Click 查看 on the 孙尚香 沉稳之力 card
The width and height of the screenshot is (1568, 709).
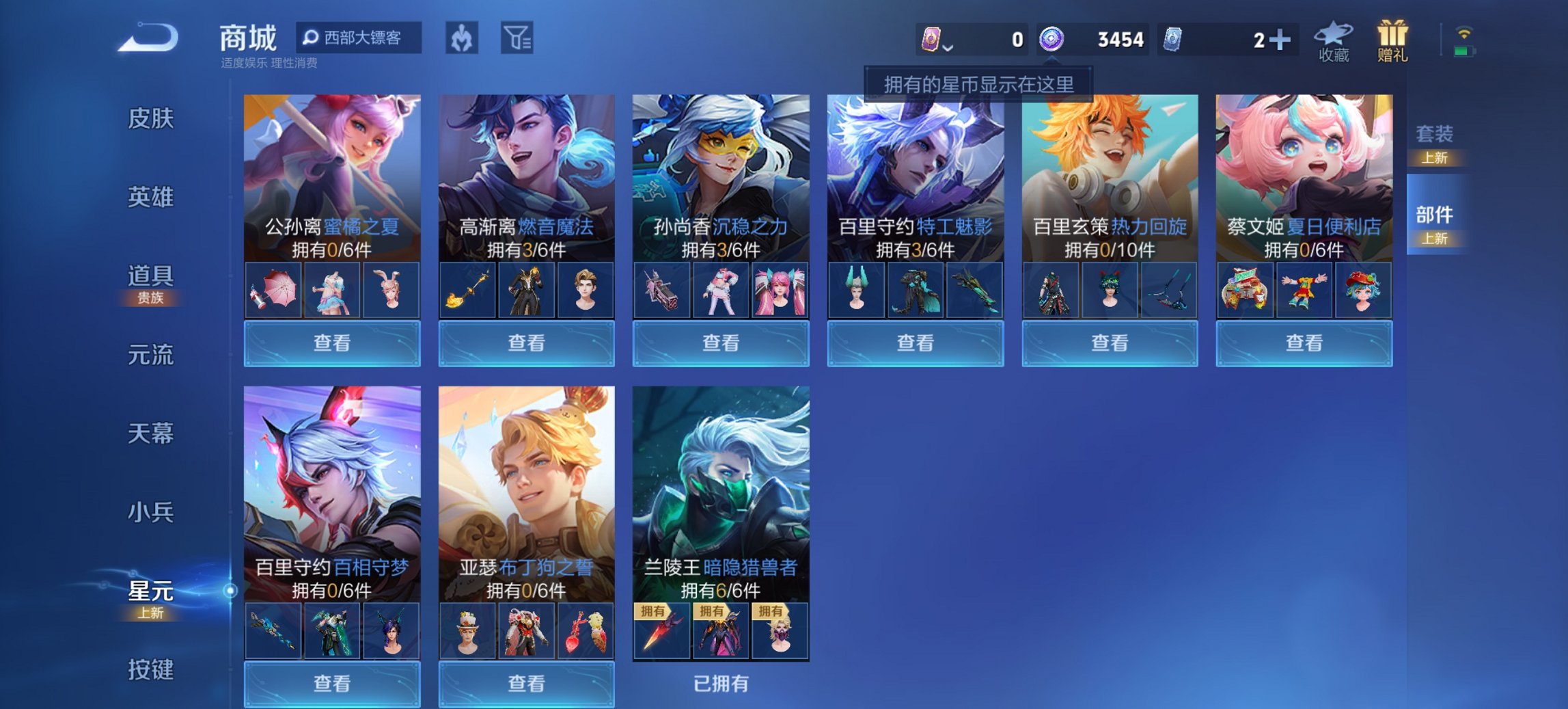[x=721, y=343]
